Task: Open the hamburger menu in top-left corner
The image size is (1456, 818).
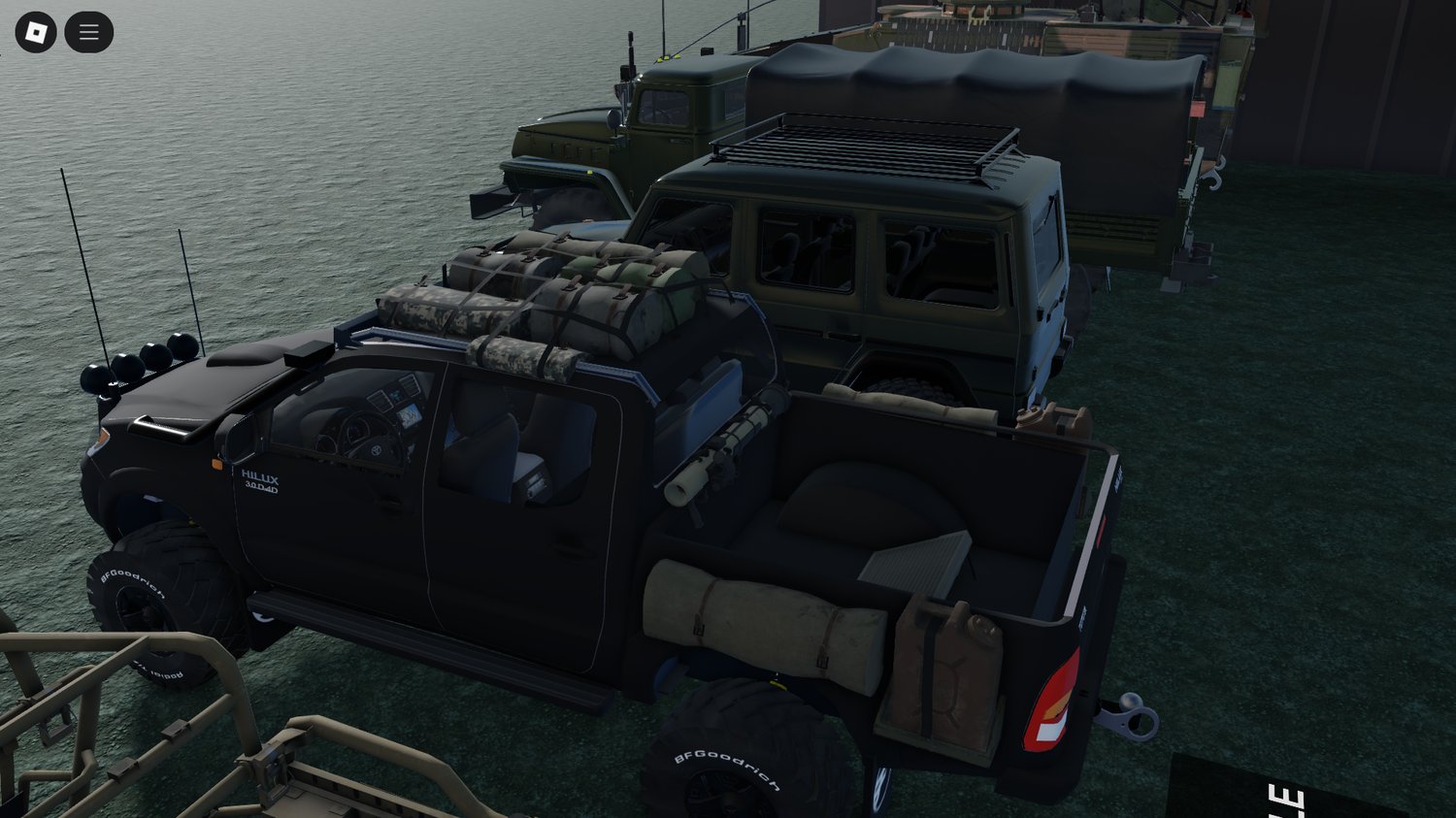Action: click(x=88, y=30)
